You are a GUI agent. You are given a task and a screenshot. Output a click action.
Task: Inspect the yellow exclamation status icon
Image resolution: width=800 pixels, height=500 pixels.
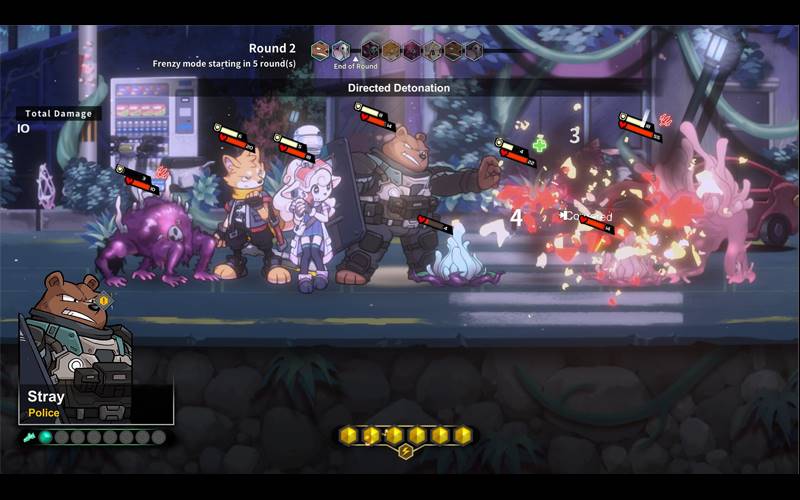coord(103,300)
